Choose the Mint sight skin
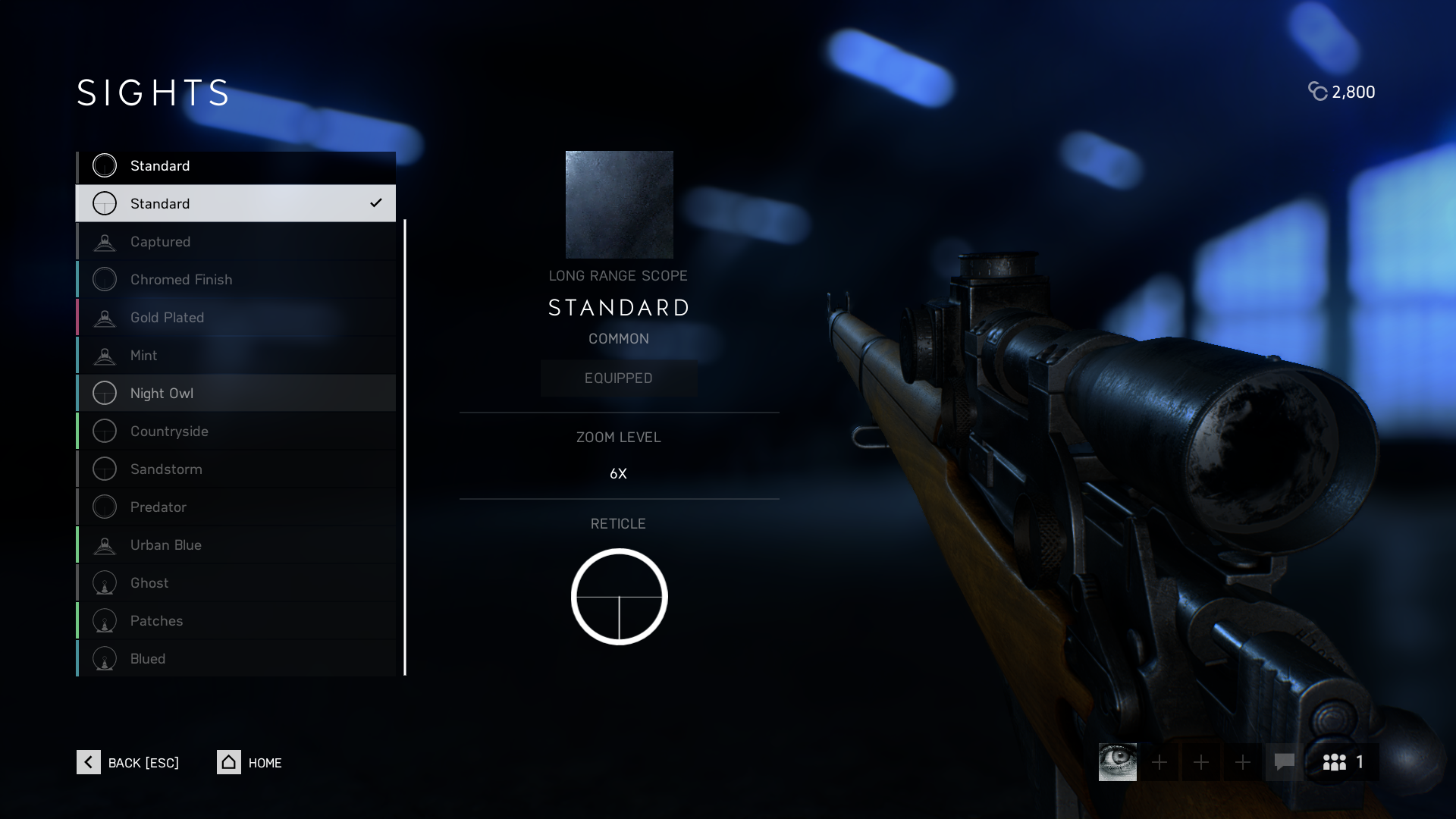The width and height of the screenshot is (1456, 819). [236, 355]
